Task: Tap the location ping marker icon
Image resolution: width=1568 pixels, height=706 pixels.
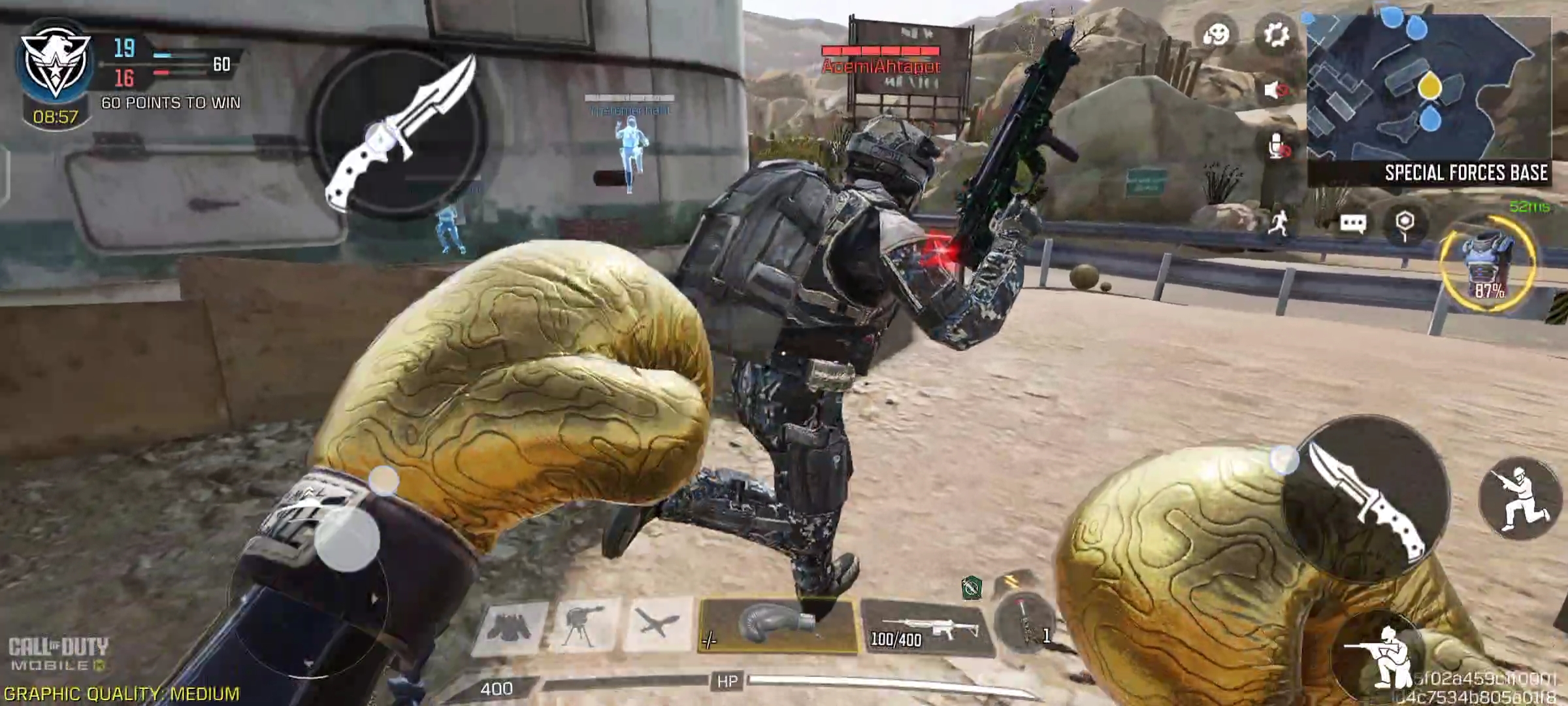Action: pos(1405,224)
